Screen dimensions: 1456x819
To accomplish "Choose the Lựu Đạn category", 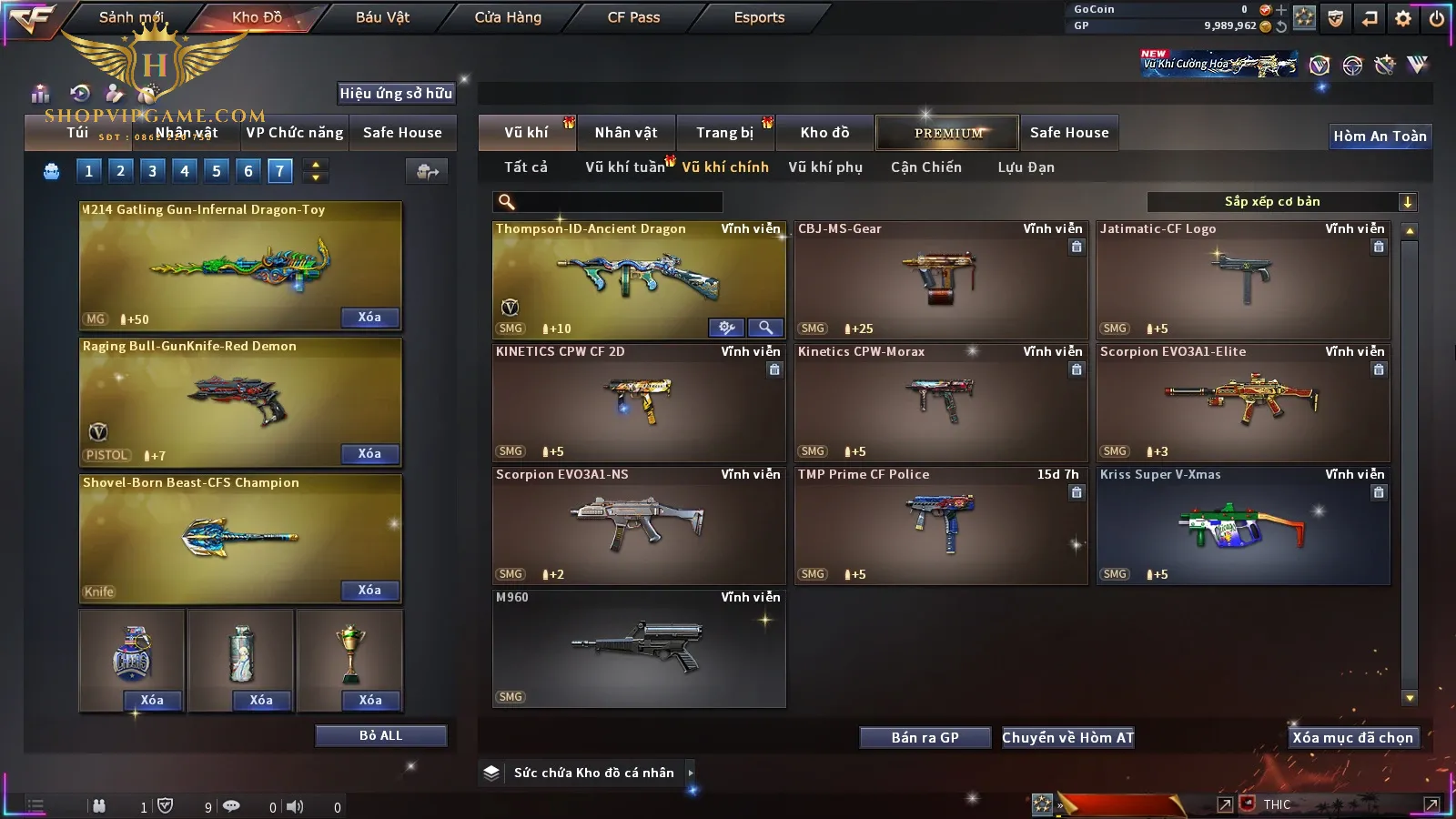I will coord(1026,167).
